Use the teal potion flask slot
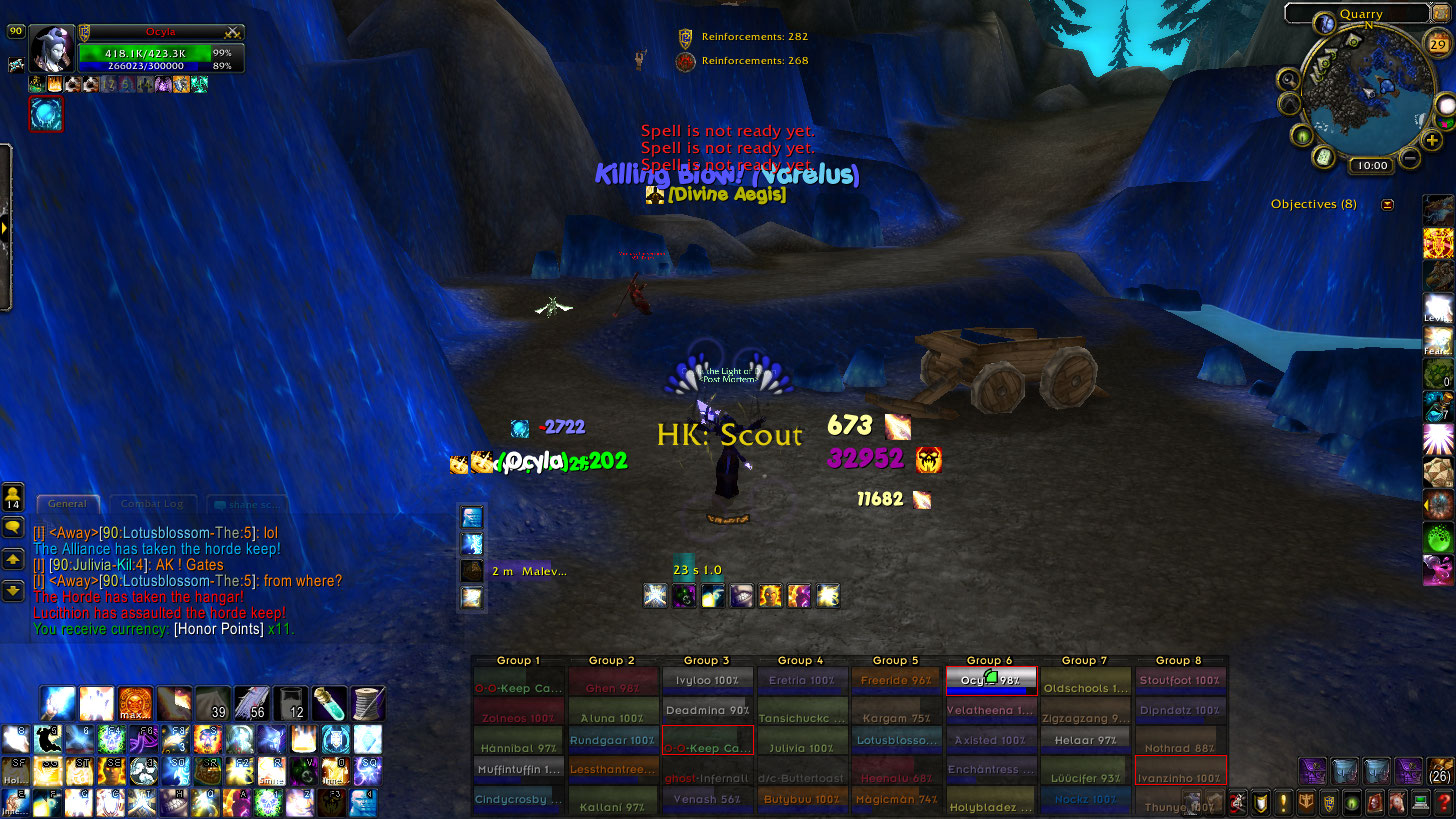The image size is (1456, 819). [x=329, y=702]
